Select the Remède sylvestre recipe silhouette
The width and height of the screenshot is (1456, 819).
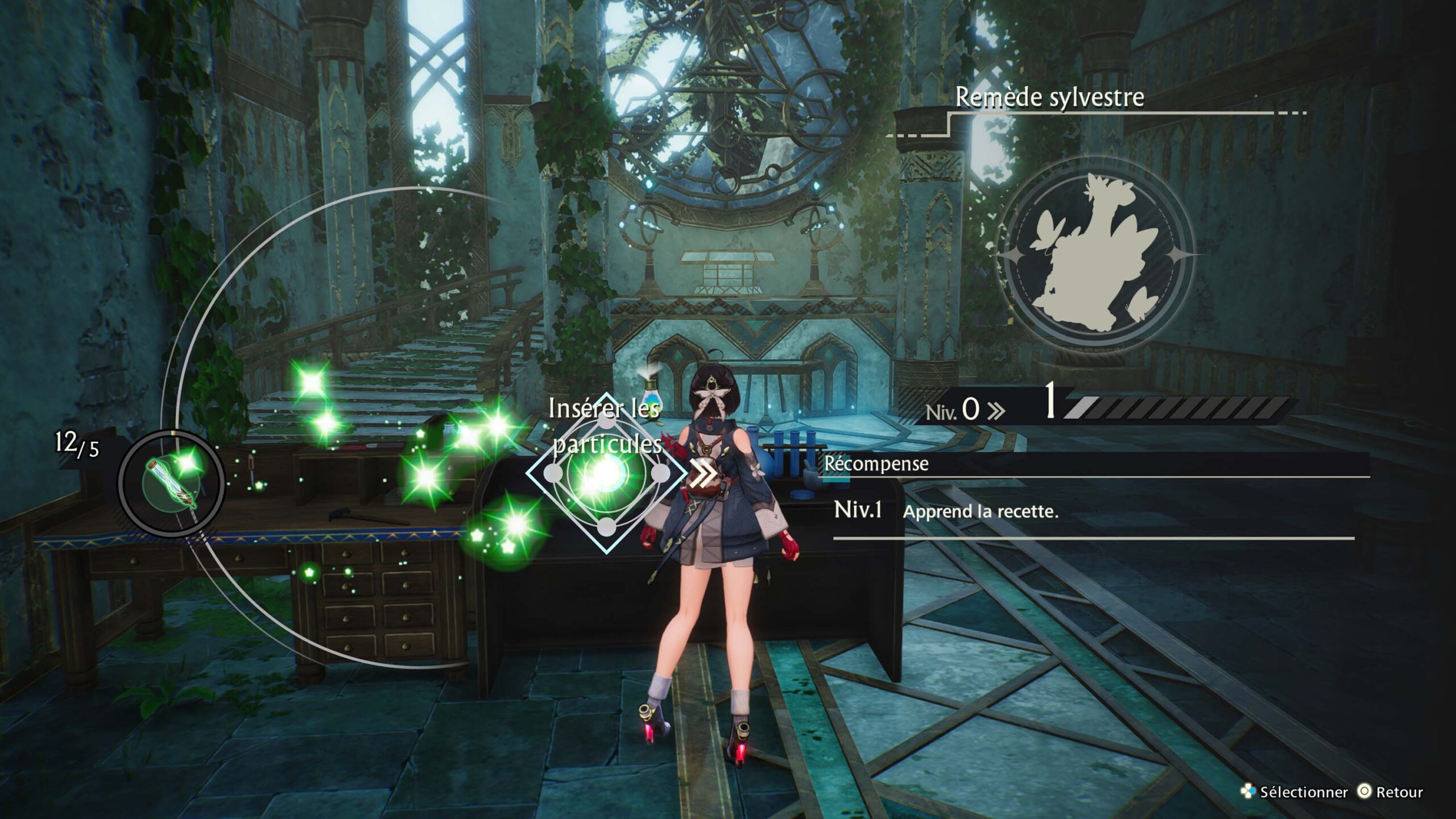(1095, 253)
